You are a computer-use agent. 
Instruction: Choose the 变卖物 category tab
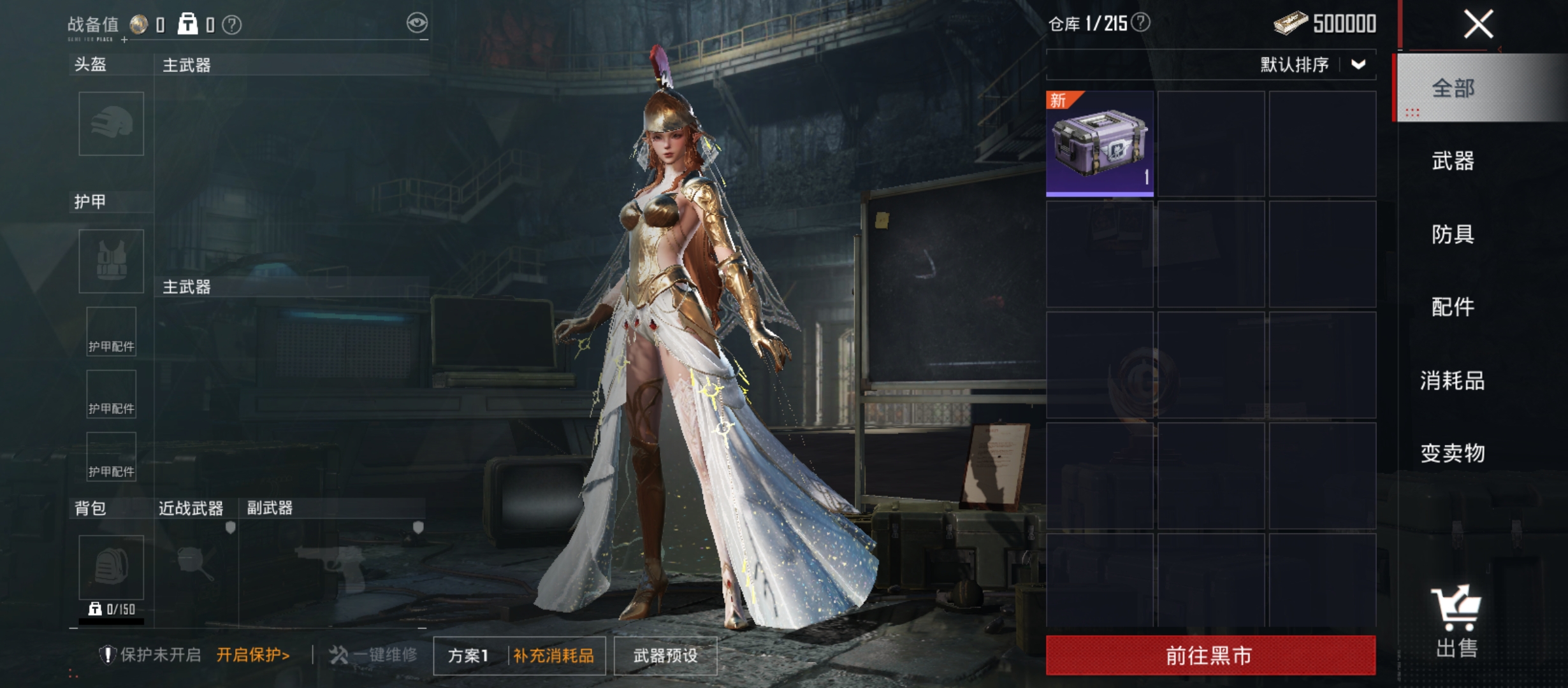click(1453, 453)
